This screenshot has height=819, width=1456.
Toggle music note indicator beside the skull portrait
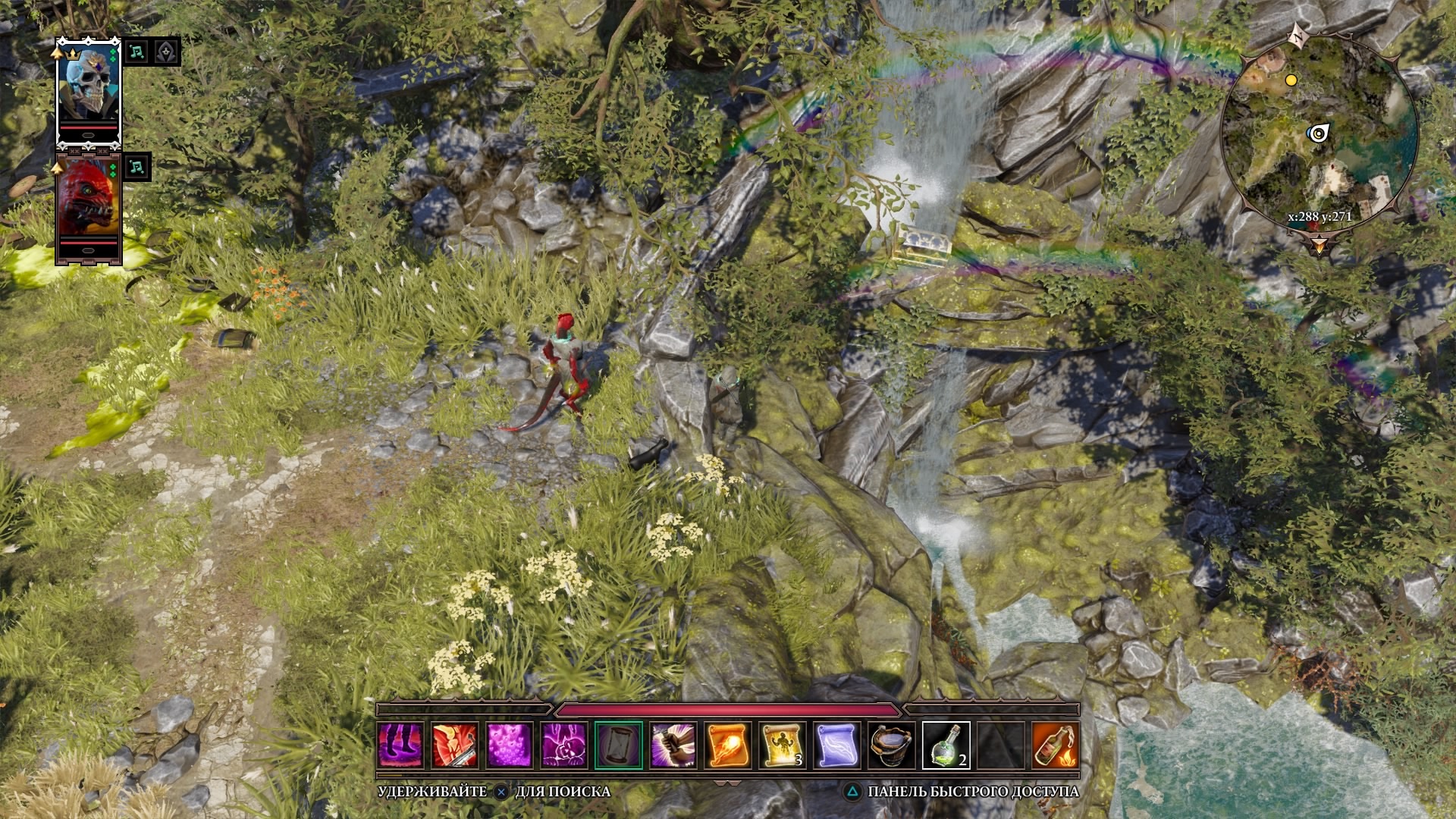137,53
